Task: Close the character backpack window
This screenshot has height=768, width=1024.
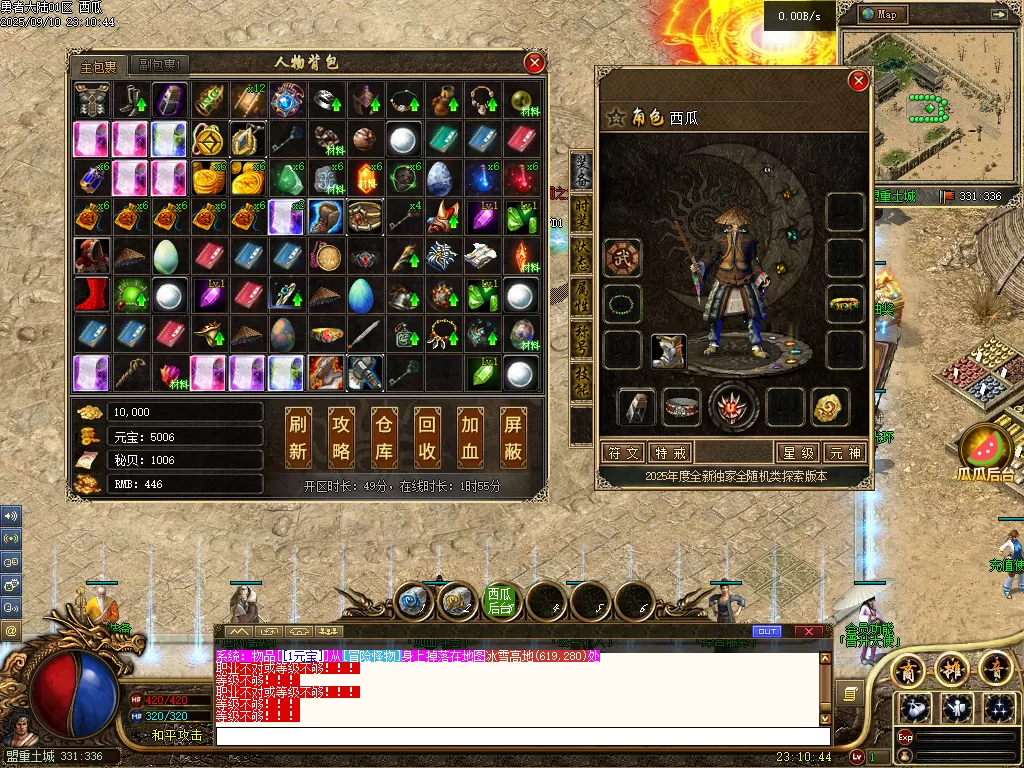Action: pyautogui.click(x=535, y=63)
